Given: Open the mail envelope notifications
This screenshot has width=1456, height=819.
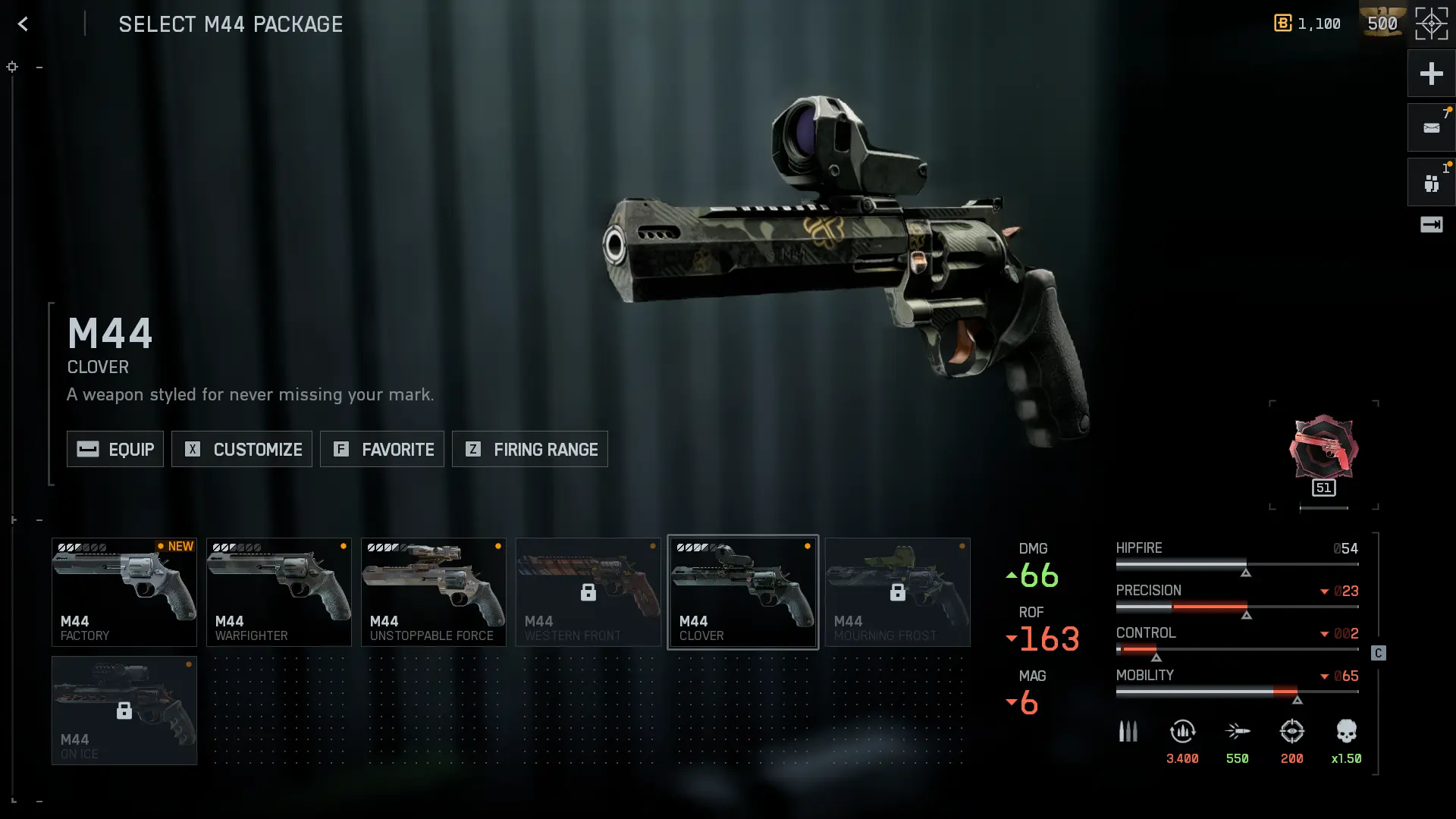Looking at the screenshot, I should click(x=1431, y=128).
